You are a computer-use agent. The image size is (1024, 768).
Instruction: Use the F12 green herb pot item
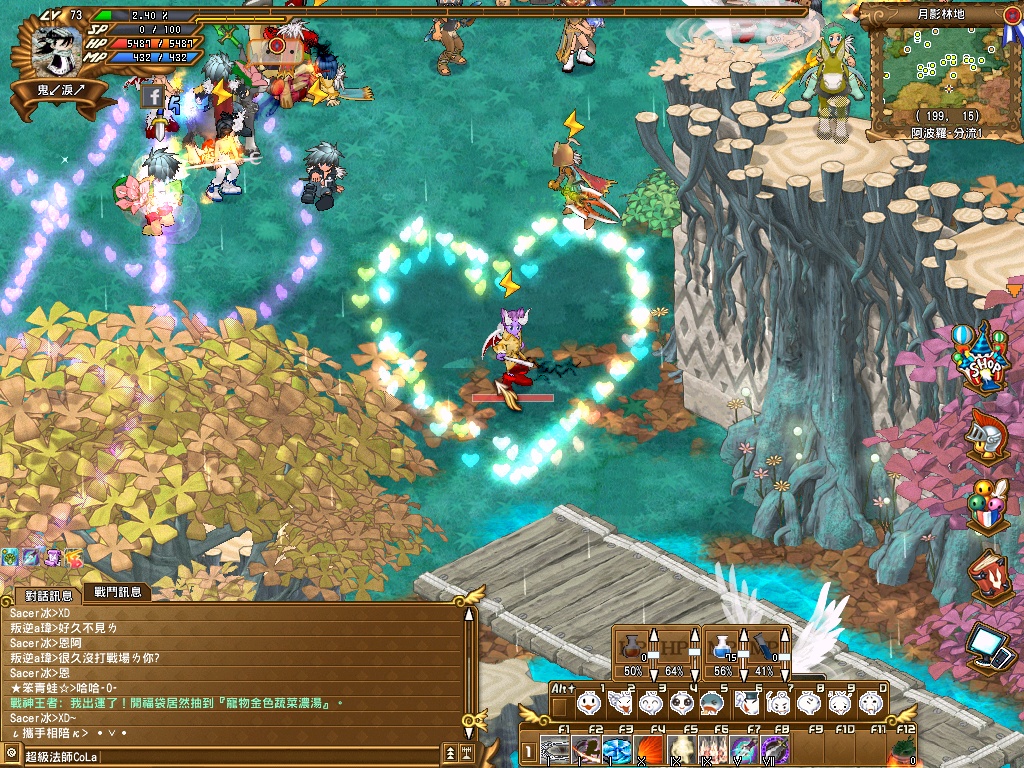[x=902, y=750]
